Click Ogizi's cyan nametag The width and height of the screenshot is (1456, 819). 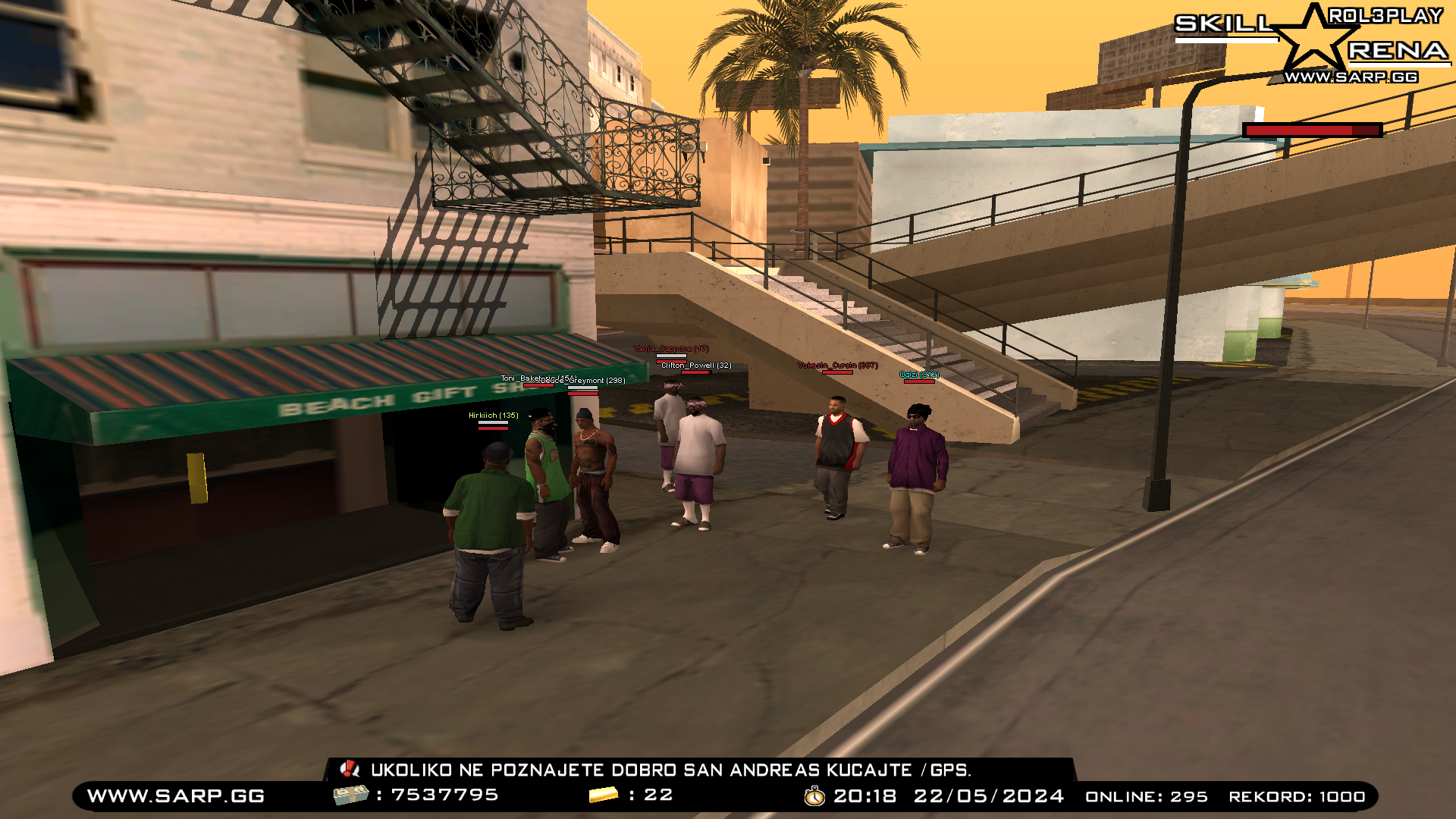(918, 376)
